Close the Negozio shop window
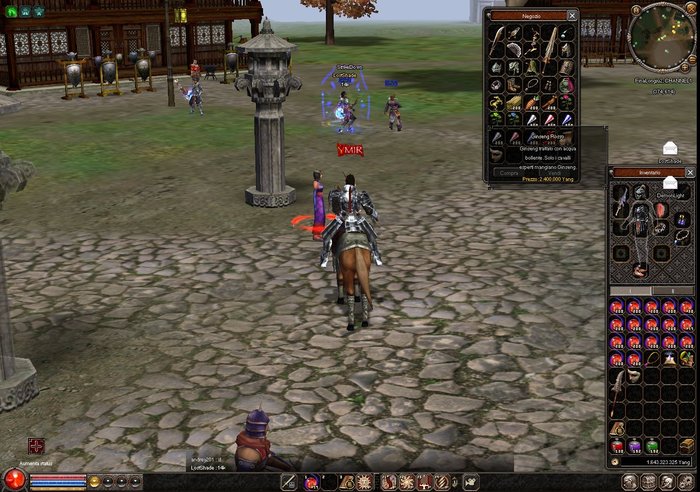 [x=572, y=16]
